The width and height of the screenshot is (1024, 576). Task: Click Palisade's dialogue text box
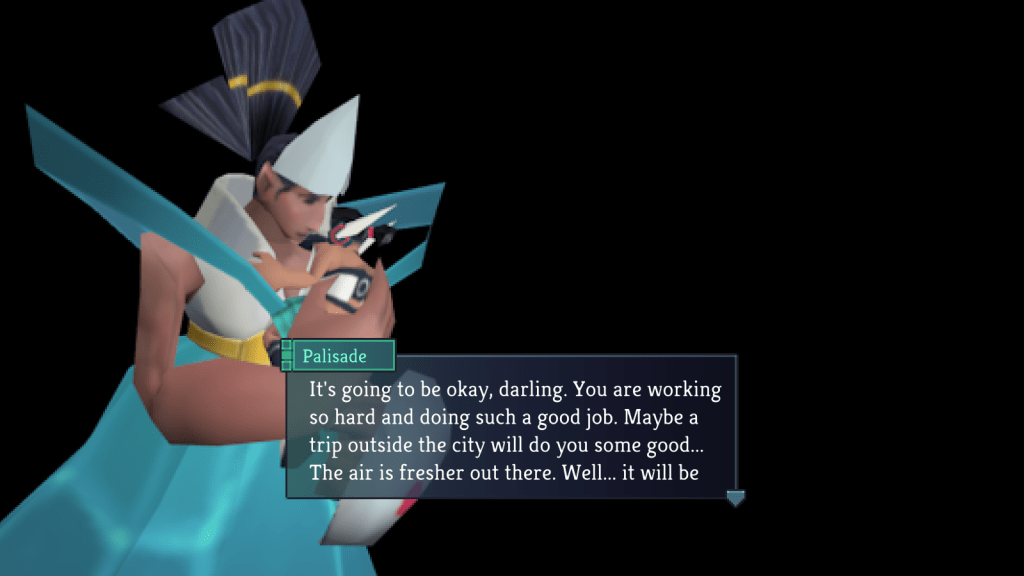pos(512,430)
